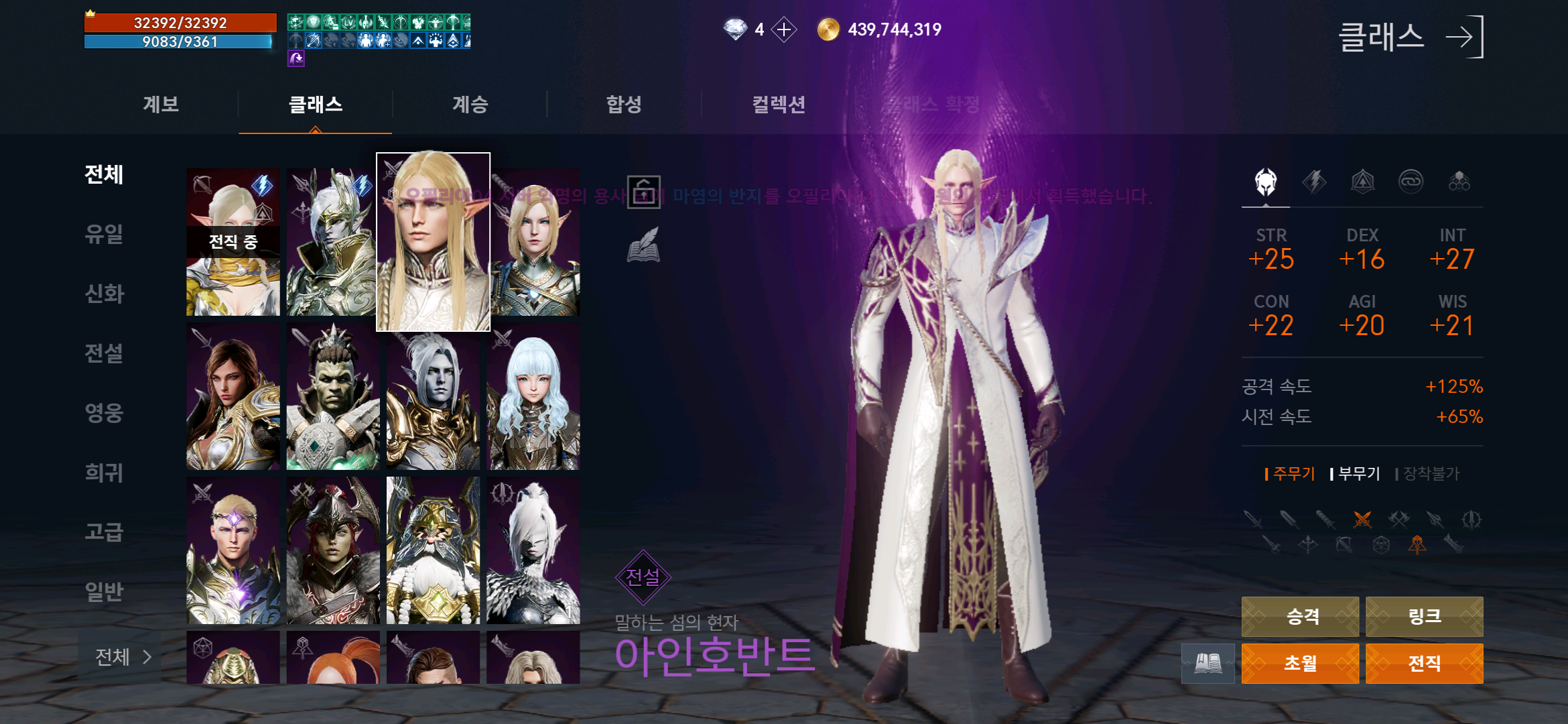Screen dimensions: 1568x724
Task: Click the 승격 button
Action: pyautogui.click(x=1300, y=617)
